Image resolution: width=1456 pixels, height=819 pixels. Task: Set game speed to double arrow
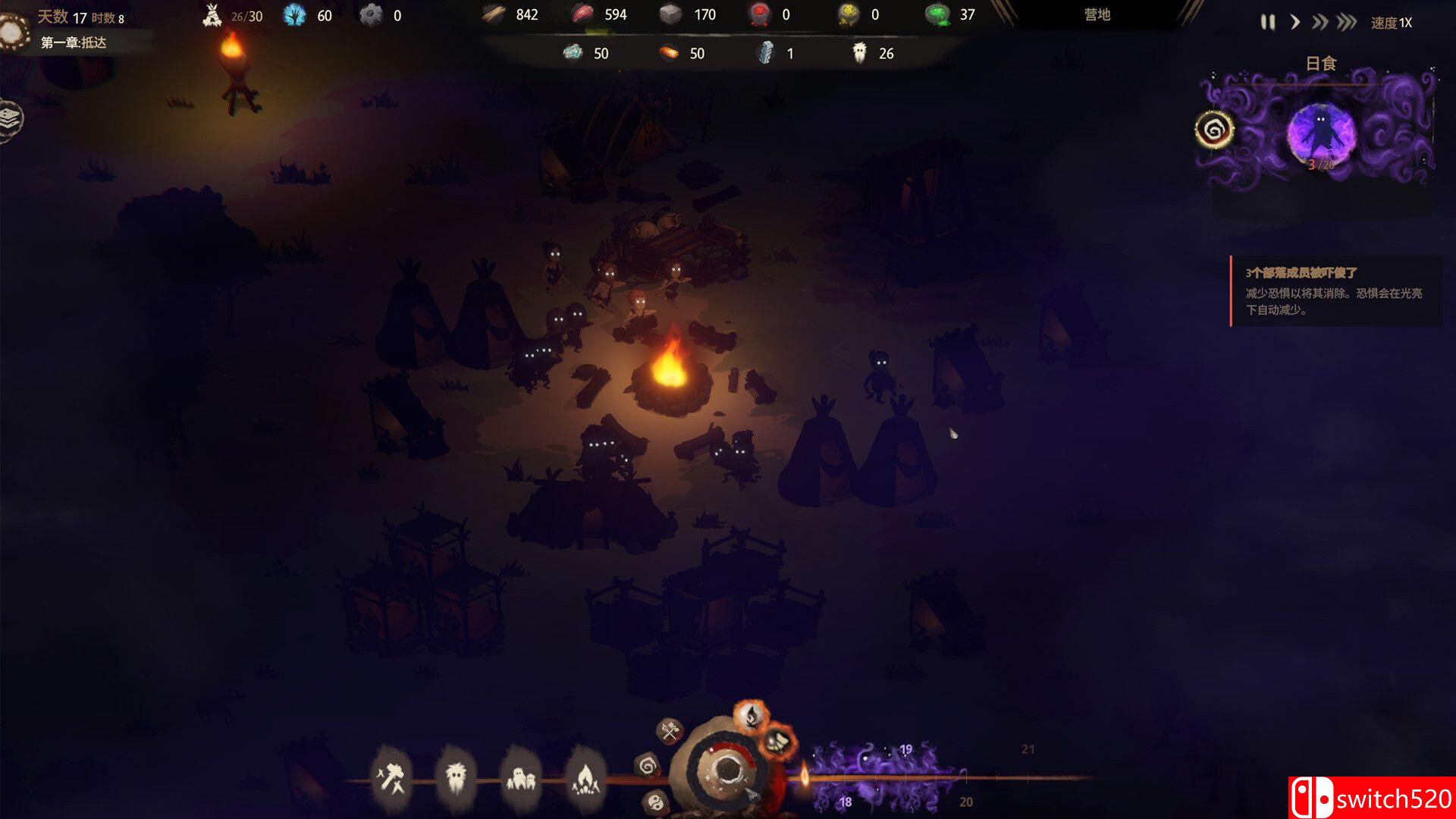1319,23
